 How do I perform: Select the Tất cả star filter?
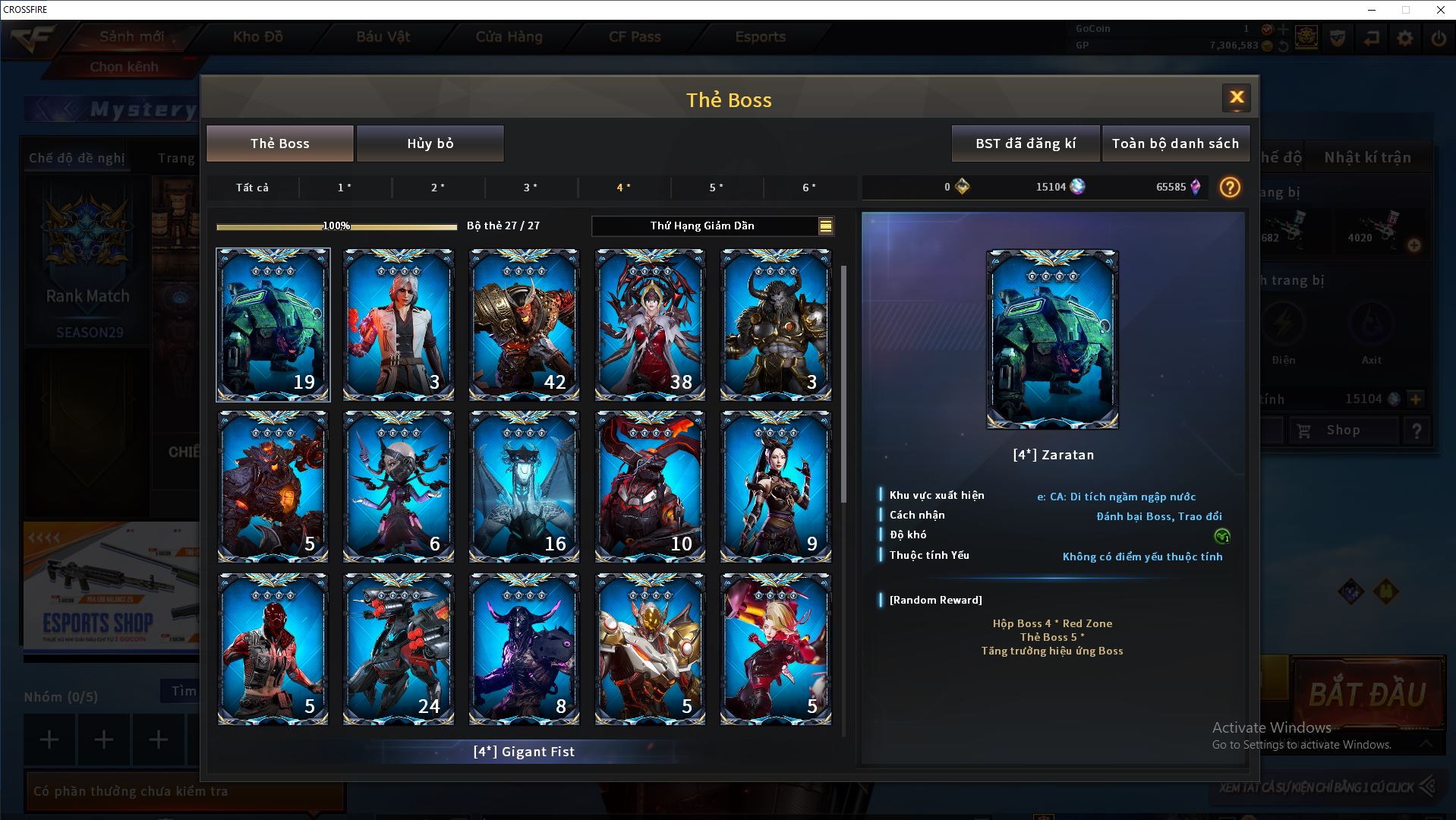252,188
